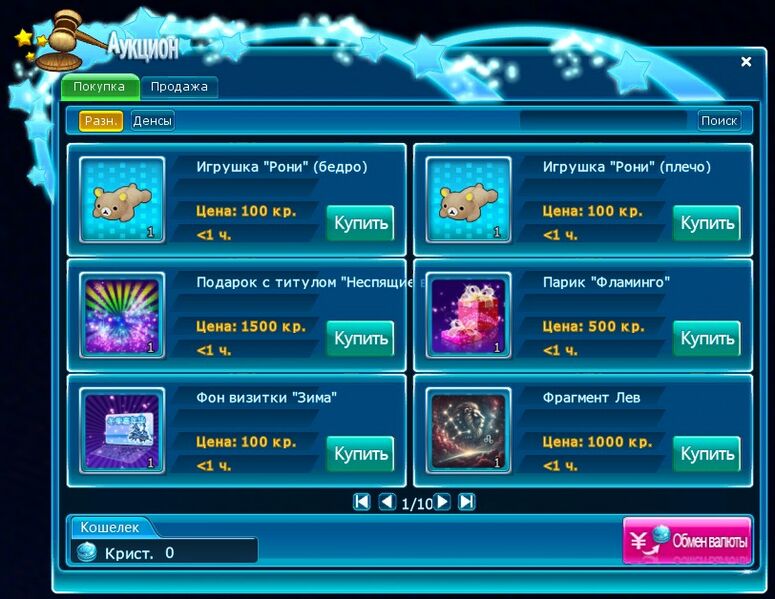Choose the Денсы category filter
Viewport: 775px width, 599px height.
[153, 121]
